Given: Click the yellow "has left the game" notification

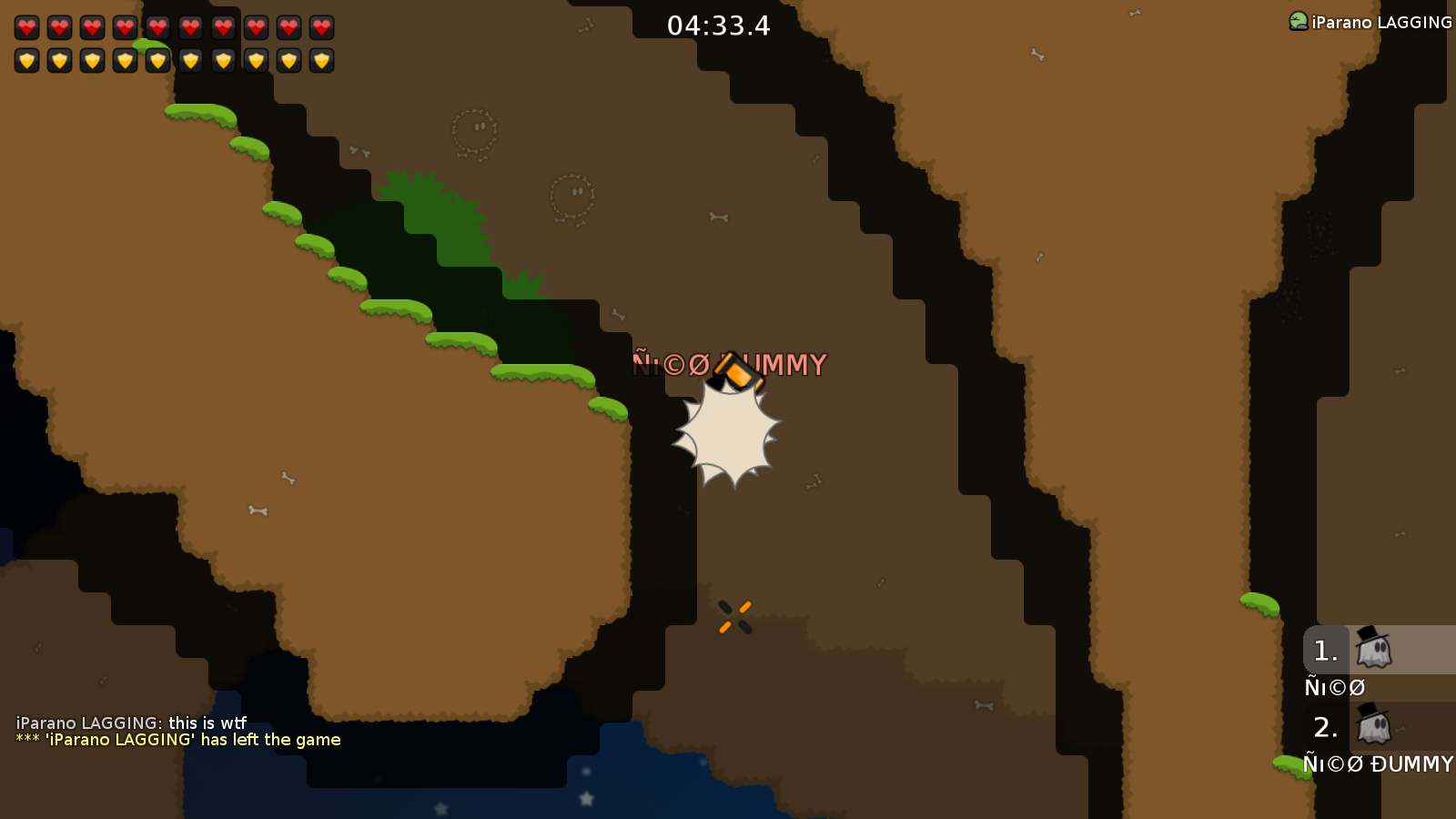Looking at the screenshot, I should point(178,740).
